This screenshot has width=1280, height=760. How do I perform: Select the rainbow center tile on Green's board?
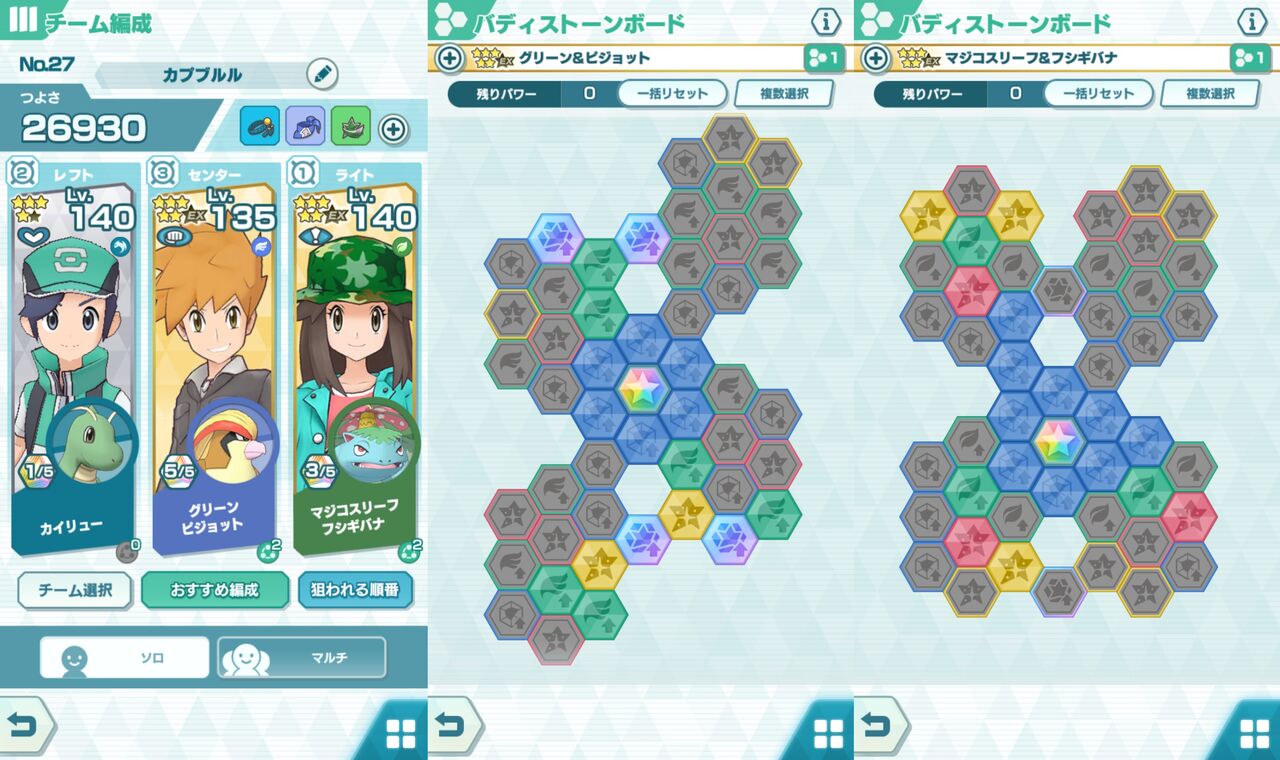[641, 388]
